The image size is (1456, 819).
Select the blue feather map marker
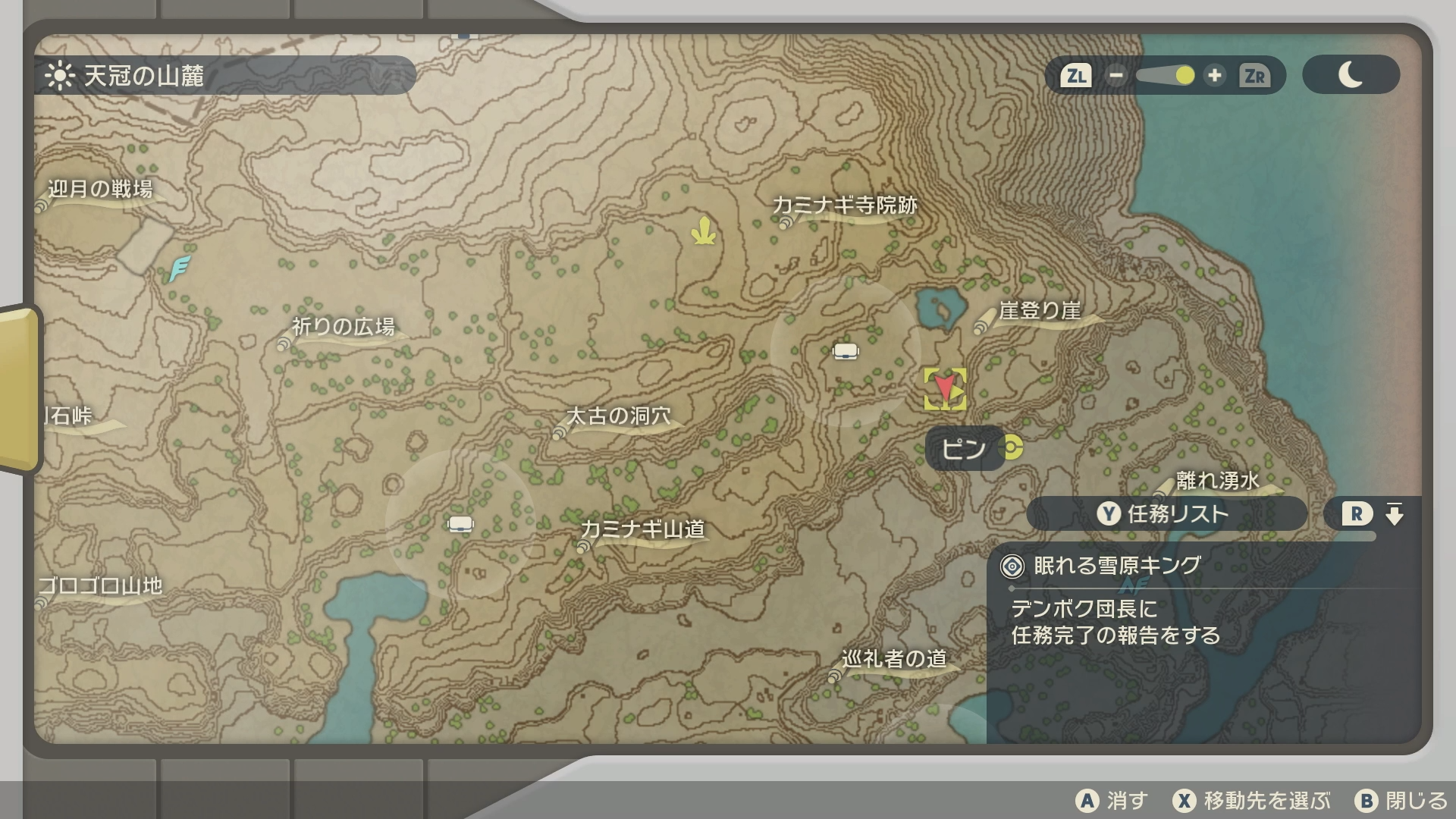179,268
